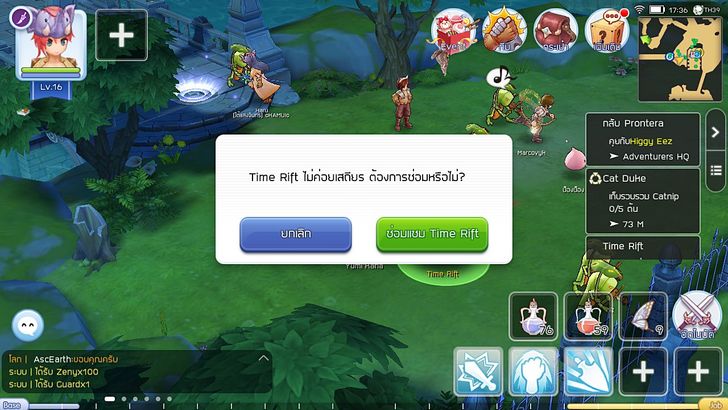Activate the glowing fist skill
This screenshot has height=410, width=728.
click(533, 372)
